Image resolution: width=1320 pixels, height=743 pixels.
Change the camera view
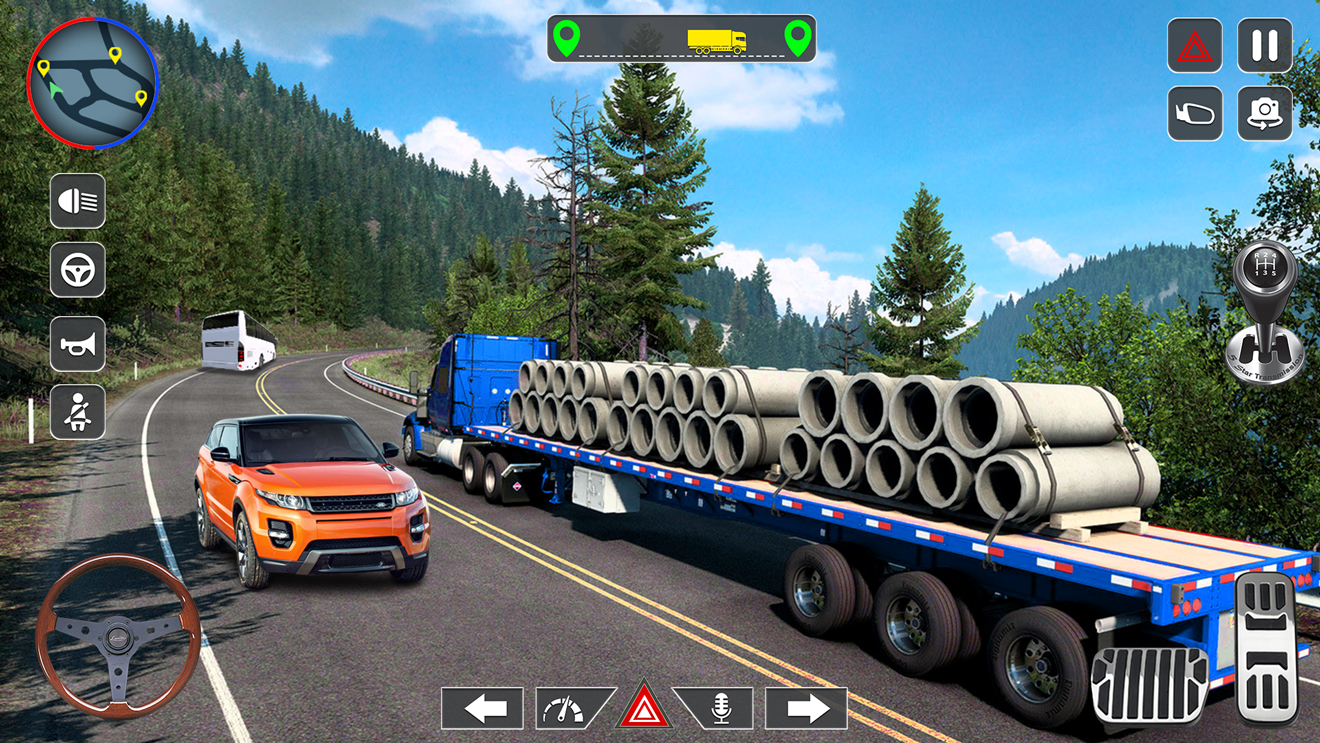(x=1265, y=114)
